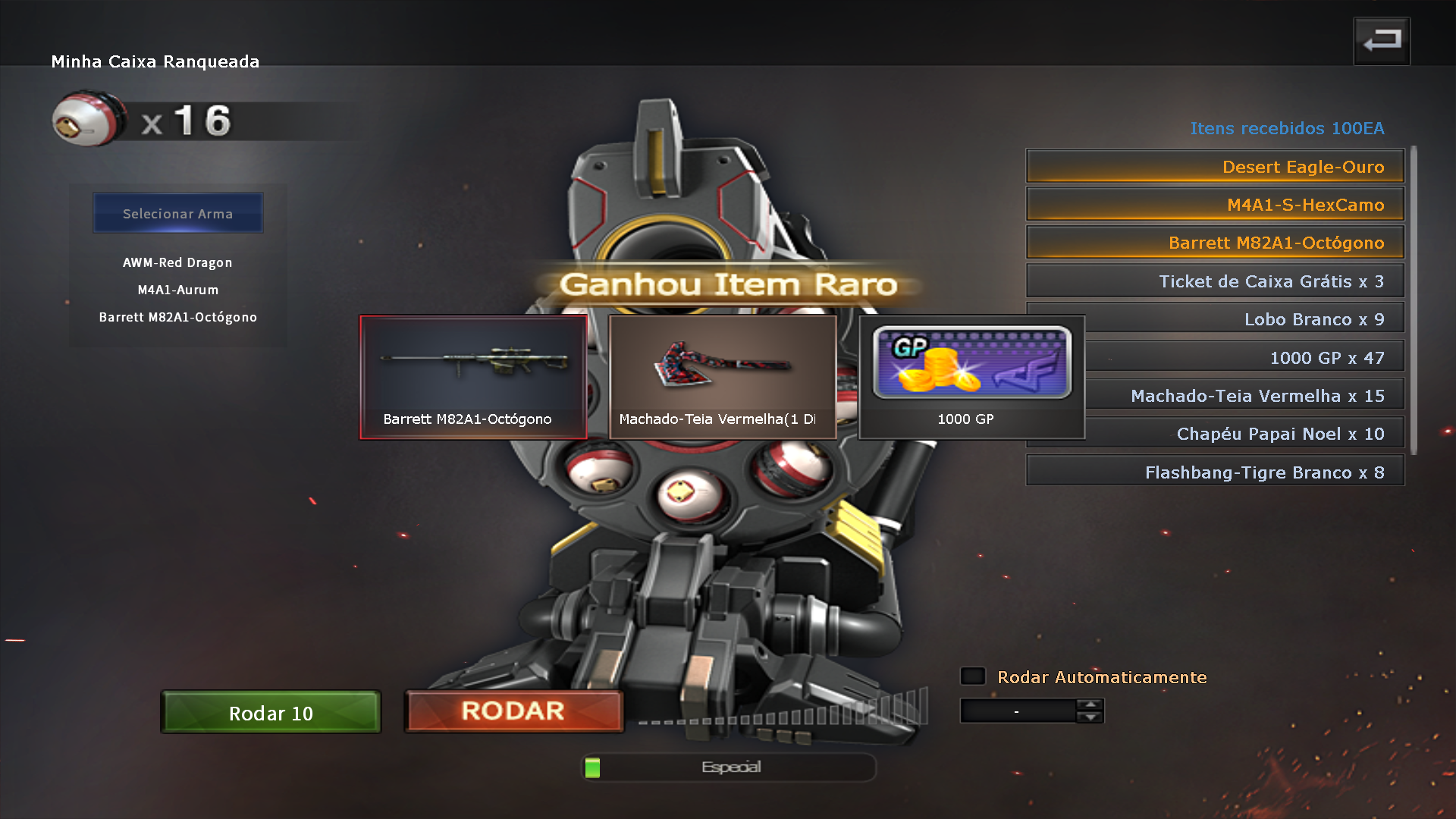The width and height of the screenshot is (1456, 819).
Task: Select M4A1-S-HexCamo in received items
Action: (1214, 205)
